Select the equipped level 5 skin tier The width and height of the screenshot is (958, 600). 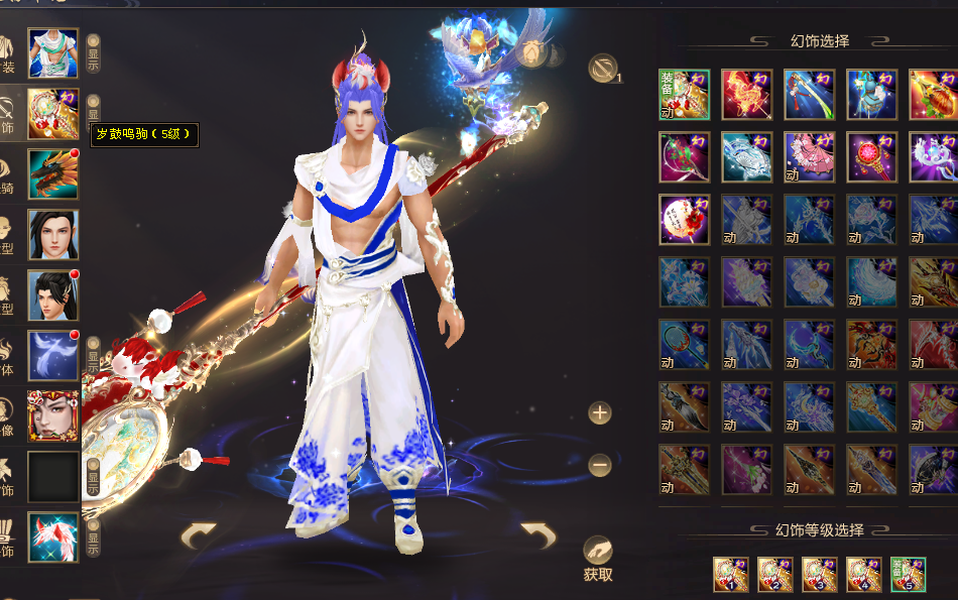pos(908,575)
